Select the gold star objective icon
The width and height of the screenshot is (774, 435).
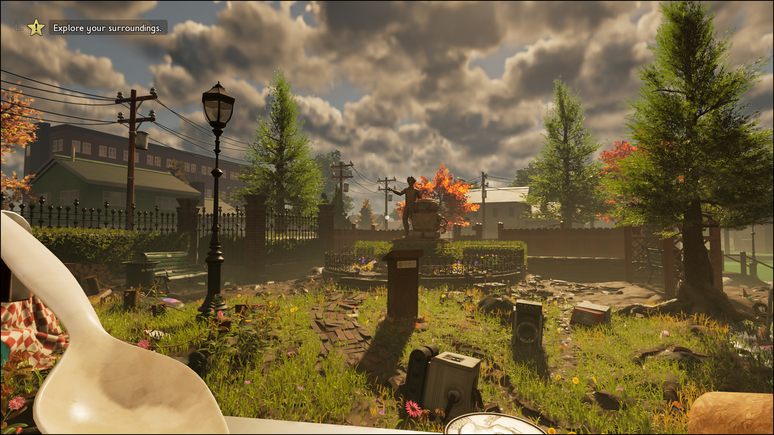pyautogui.click(x=36, y=28)
